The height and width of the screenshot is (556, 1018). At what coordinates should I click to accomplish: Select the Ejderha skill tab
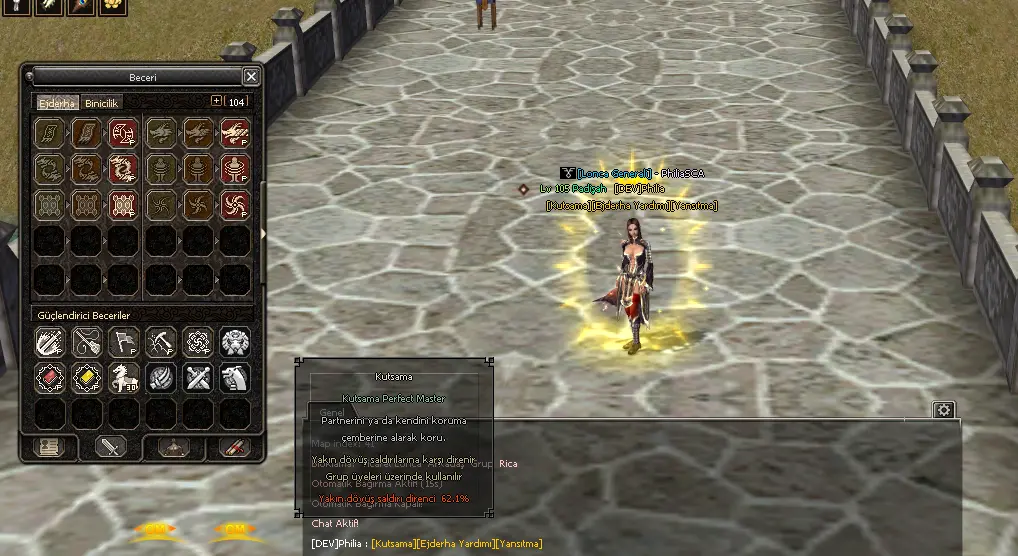click(x=57, y=103)
